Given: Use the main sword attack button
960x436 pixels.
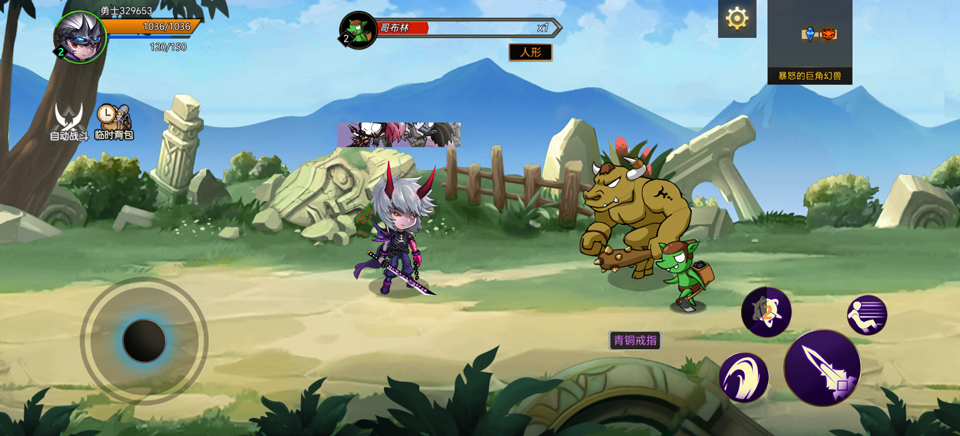Looking at the screenshot, I should (x=822, y=368).
